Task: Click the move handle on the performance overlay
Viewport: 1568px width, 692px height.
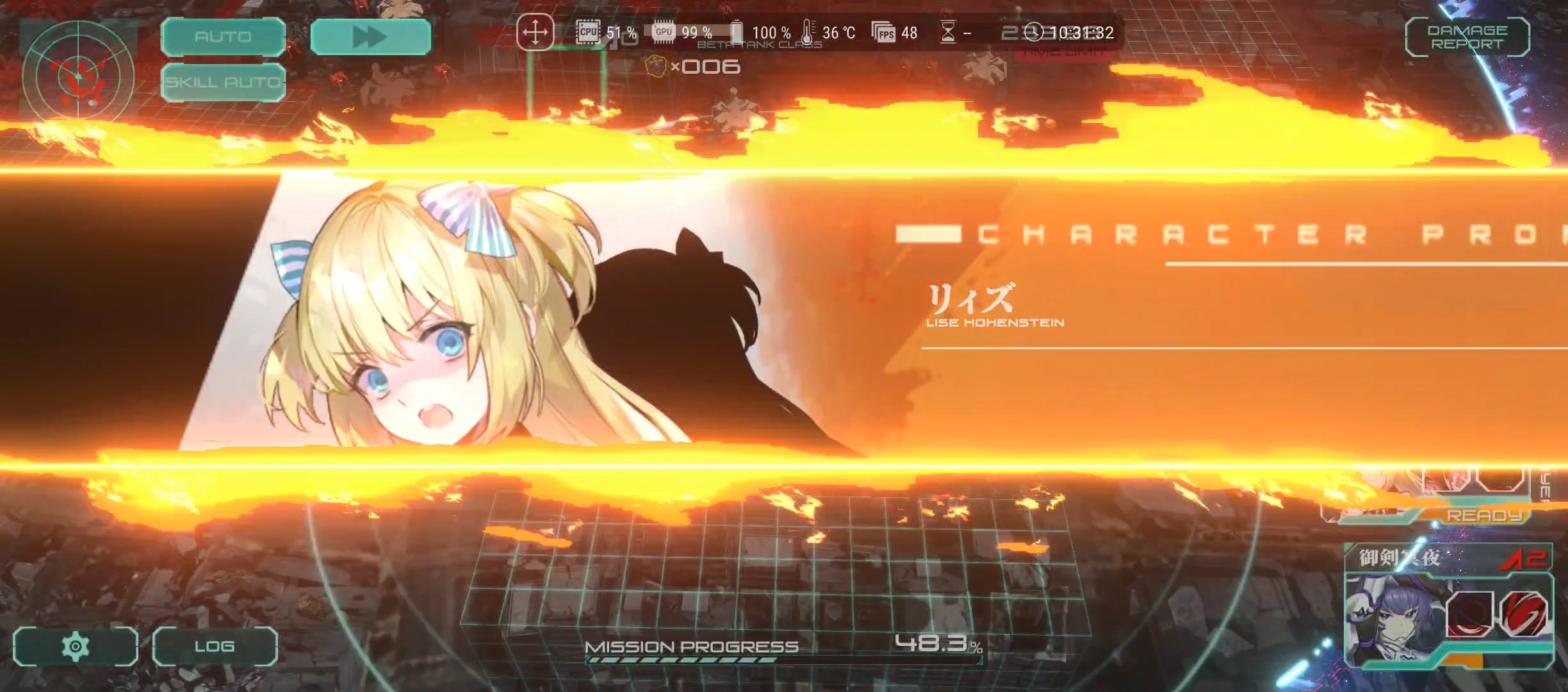Action: 535,32
